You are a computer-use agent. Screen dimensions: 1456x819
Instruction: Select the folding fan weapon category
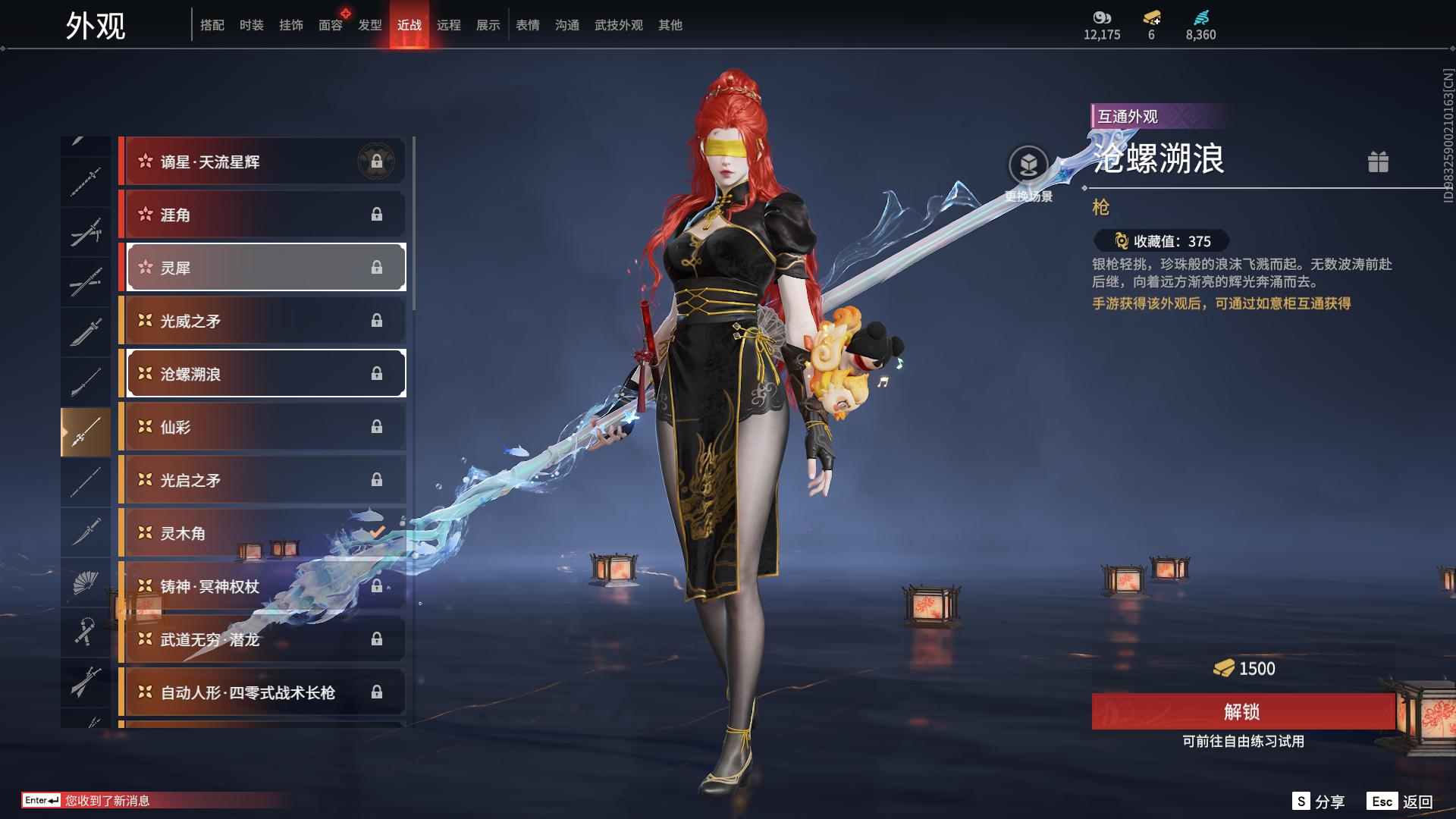(x=86, y=582)
